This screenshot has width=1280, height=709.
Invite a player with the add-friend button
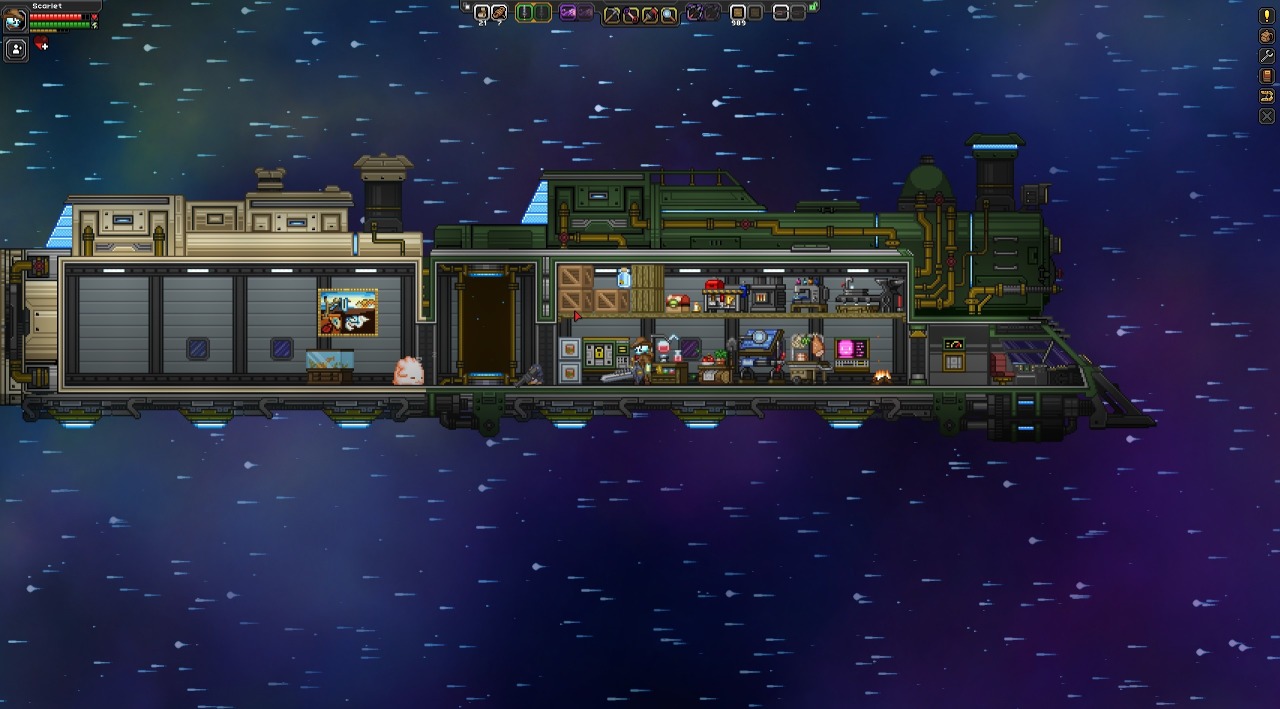pos(16,48)
